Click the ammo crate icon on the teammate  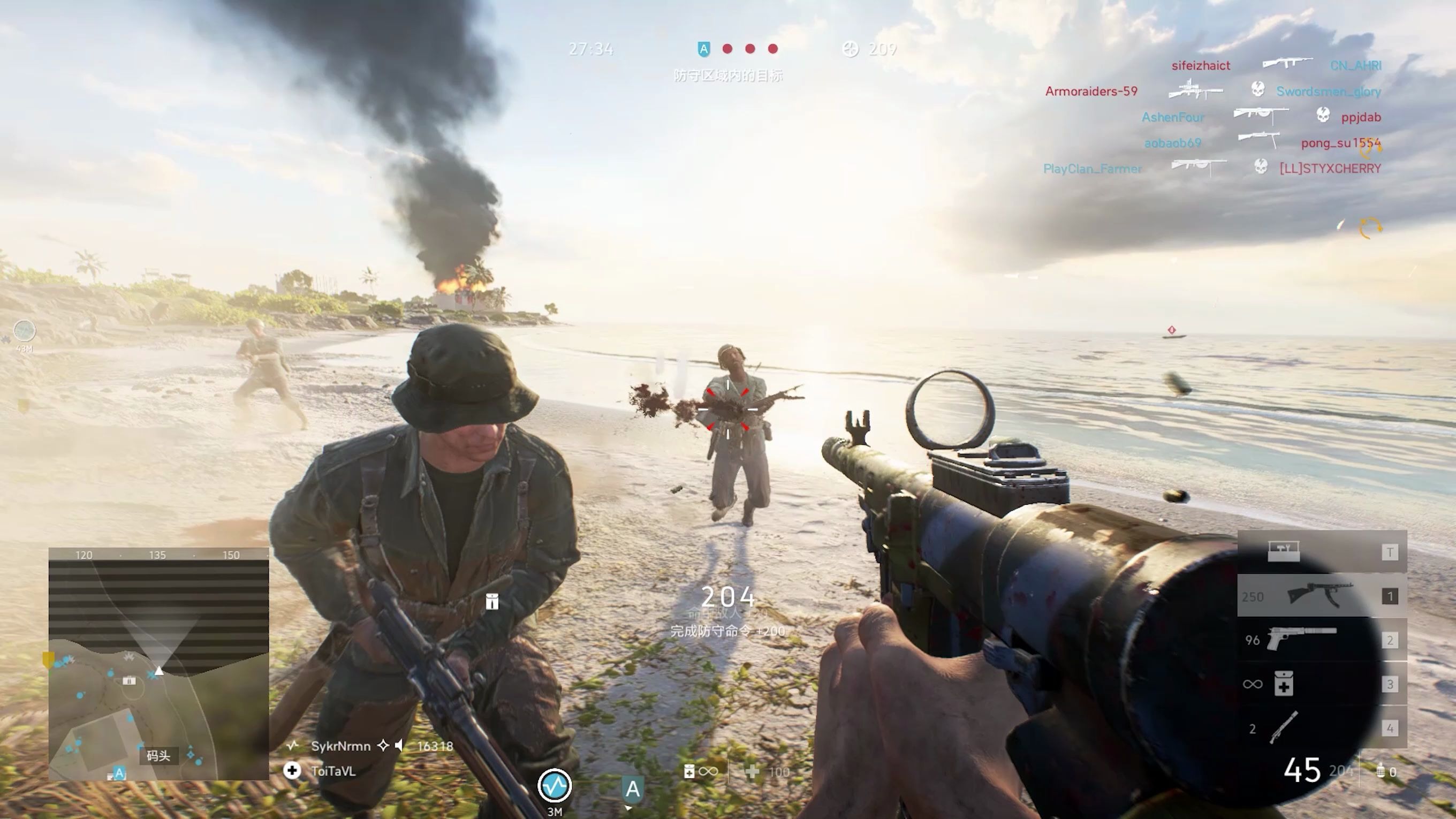tap(492, 601)
